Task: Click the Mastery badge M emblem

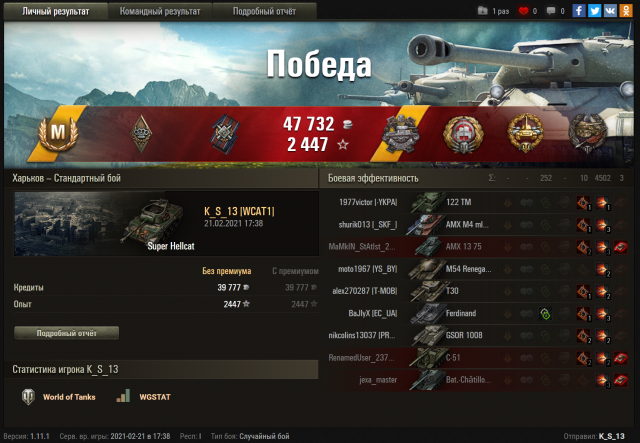Action: pos(56,133)
